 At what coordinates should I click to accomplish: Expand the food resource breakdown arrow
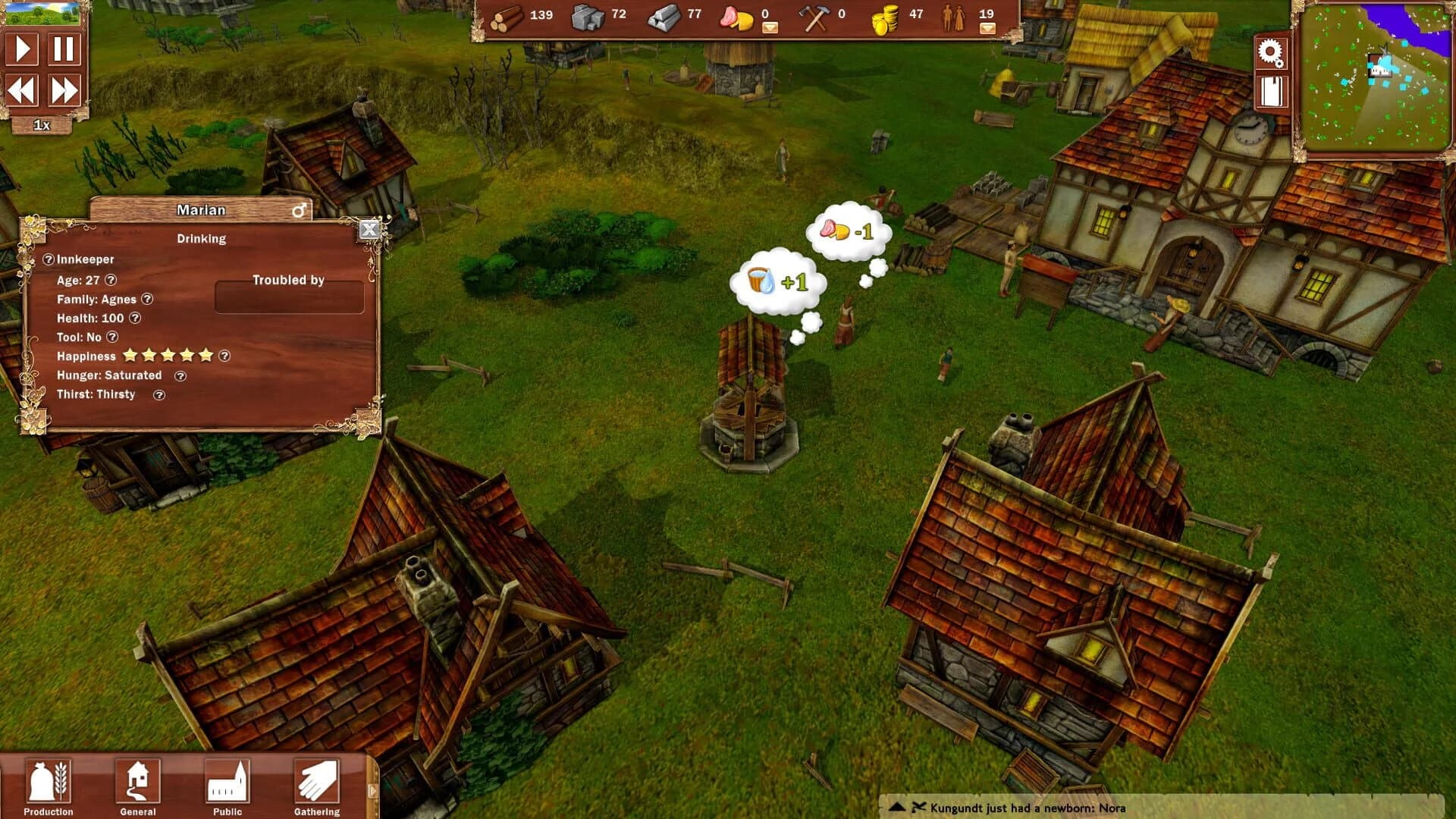[x=770, y=27]
